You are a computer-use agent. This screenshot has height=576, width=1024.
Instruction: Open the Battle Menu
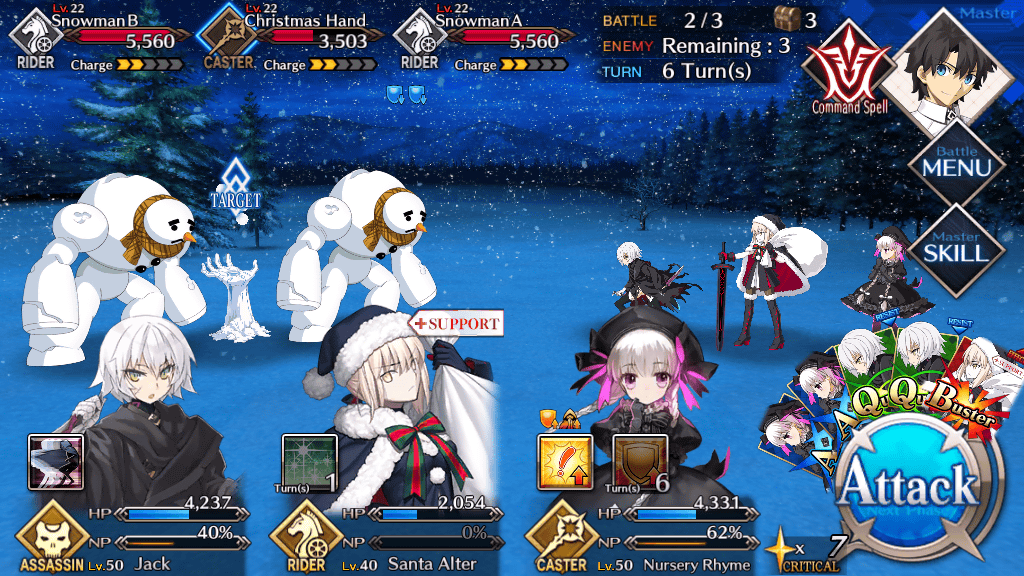tap(956, 165)
